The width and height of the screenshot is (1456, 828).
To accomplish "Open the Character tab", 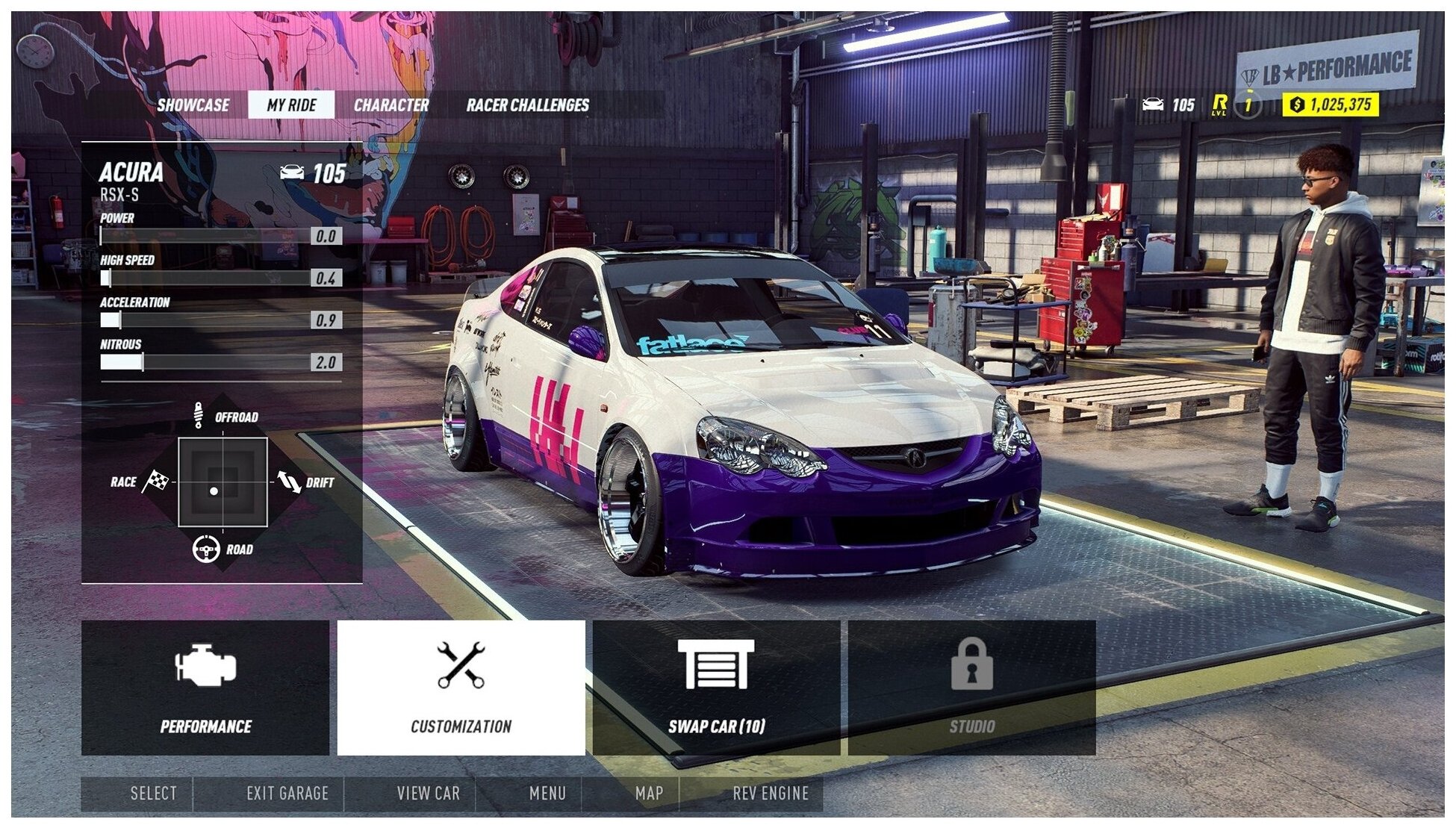I will point(391,105).
